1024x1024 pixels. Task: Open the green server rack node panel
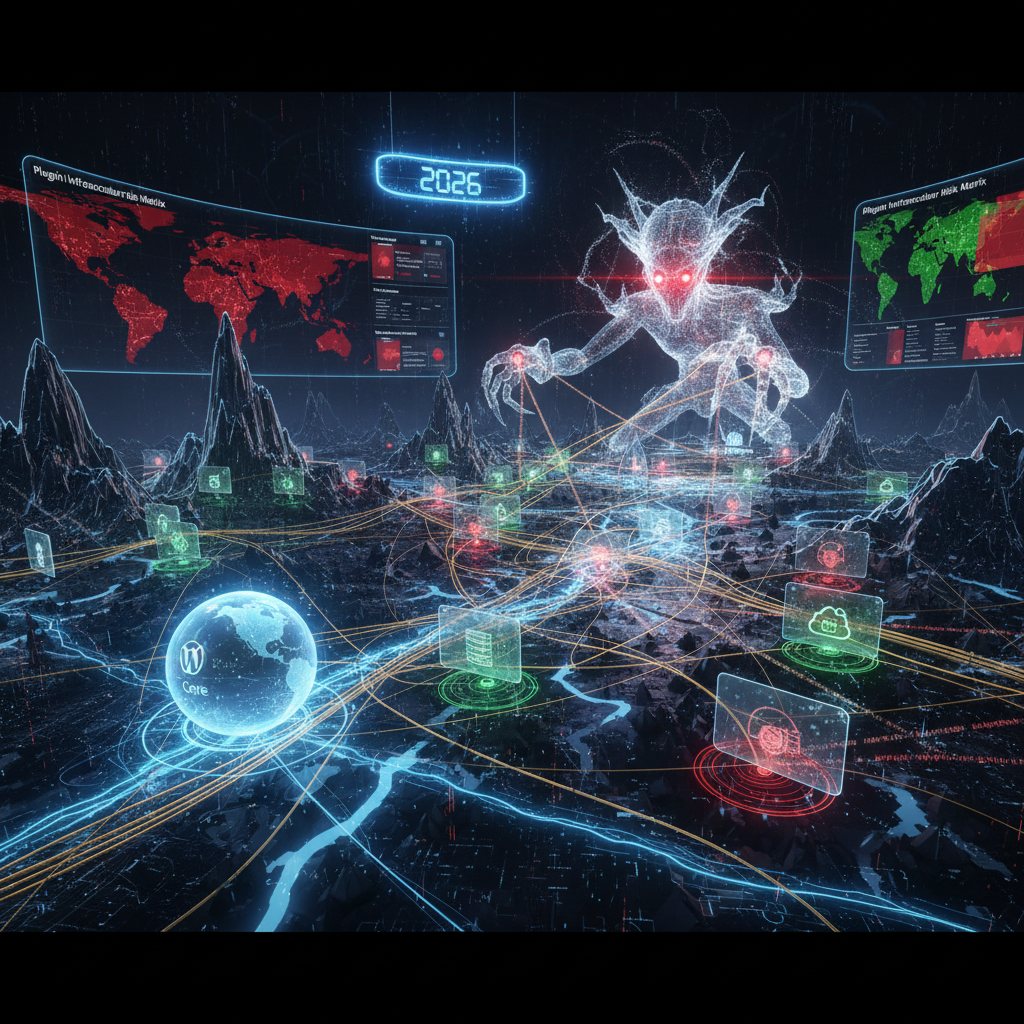480,643
